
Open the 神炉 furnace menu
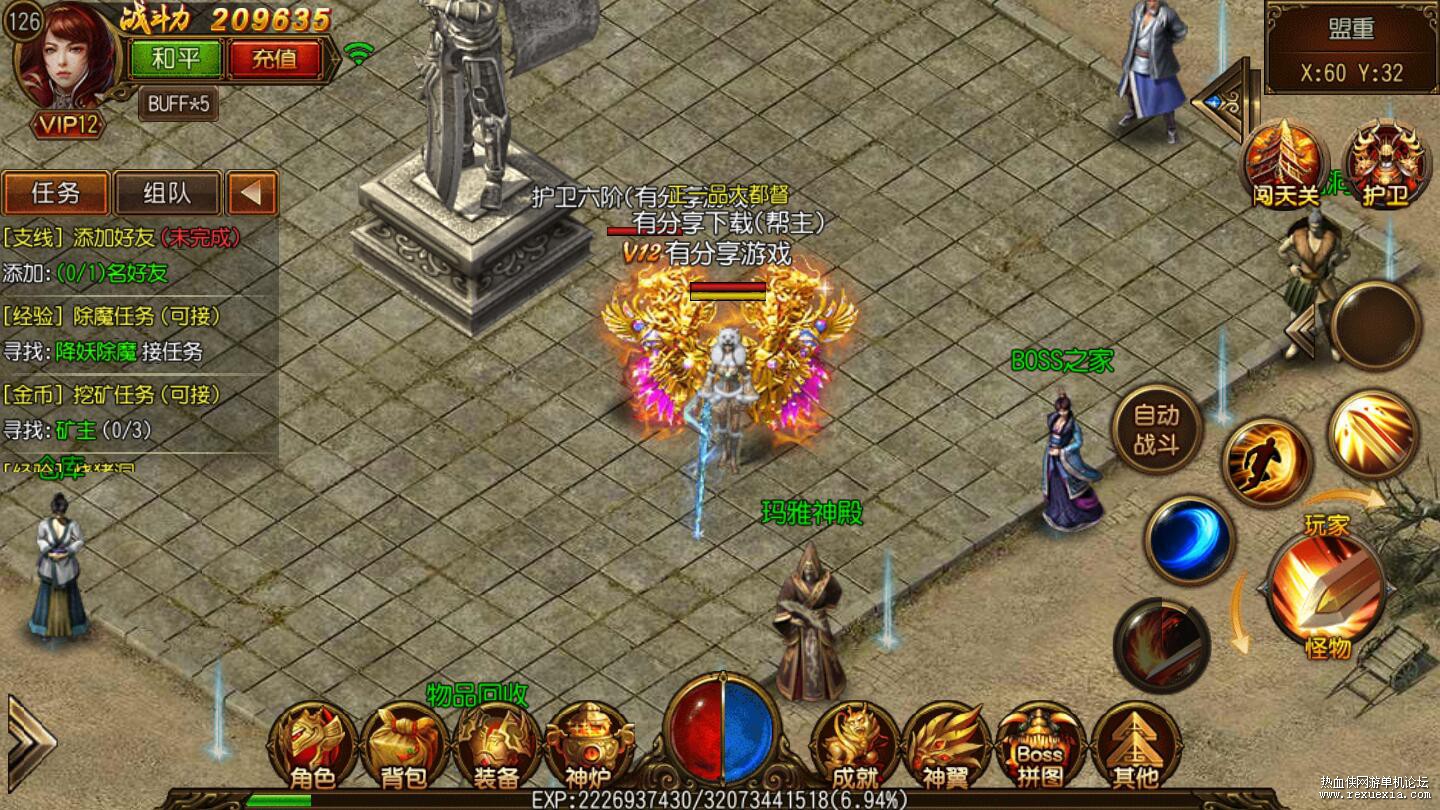[588, 747]
